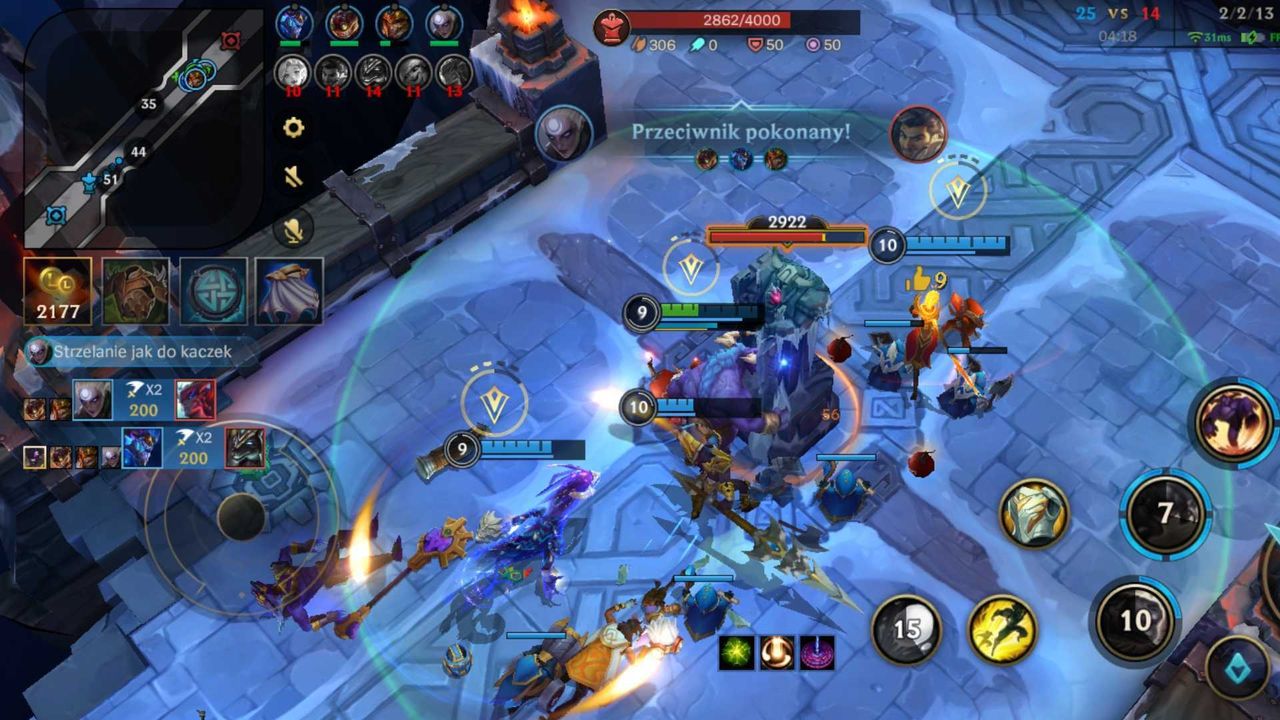Viewport: 1280px width, 720px height.
Task: Buy the recommended brown armor item
Action: pos(136,291)
